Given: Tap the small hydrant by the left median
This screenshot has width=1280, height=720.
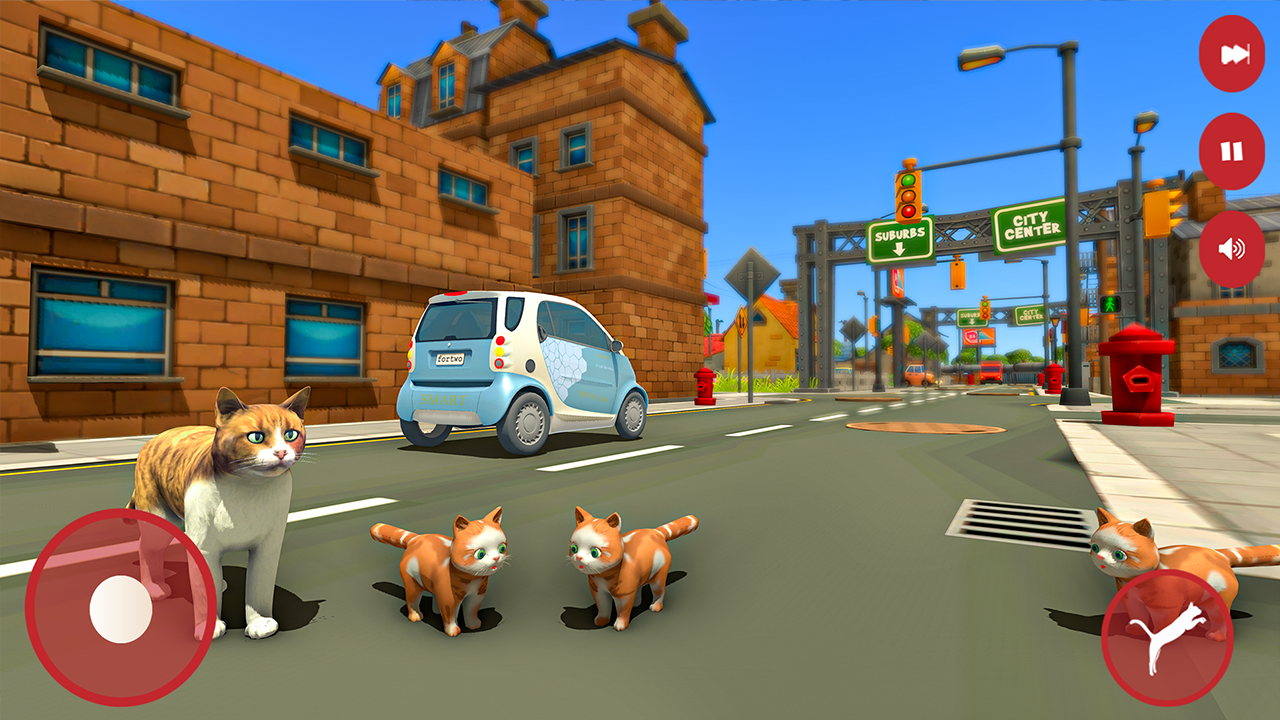Looking at the screenshot, I should point(704,383).
